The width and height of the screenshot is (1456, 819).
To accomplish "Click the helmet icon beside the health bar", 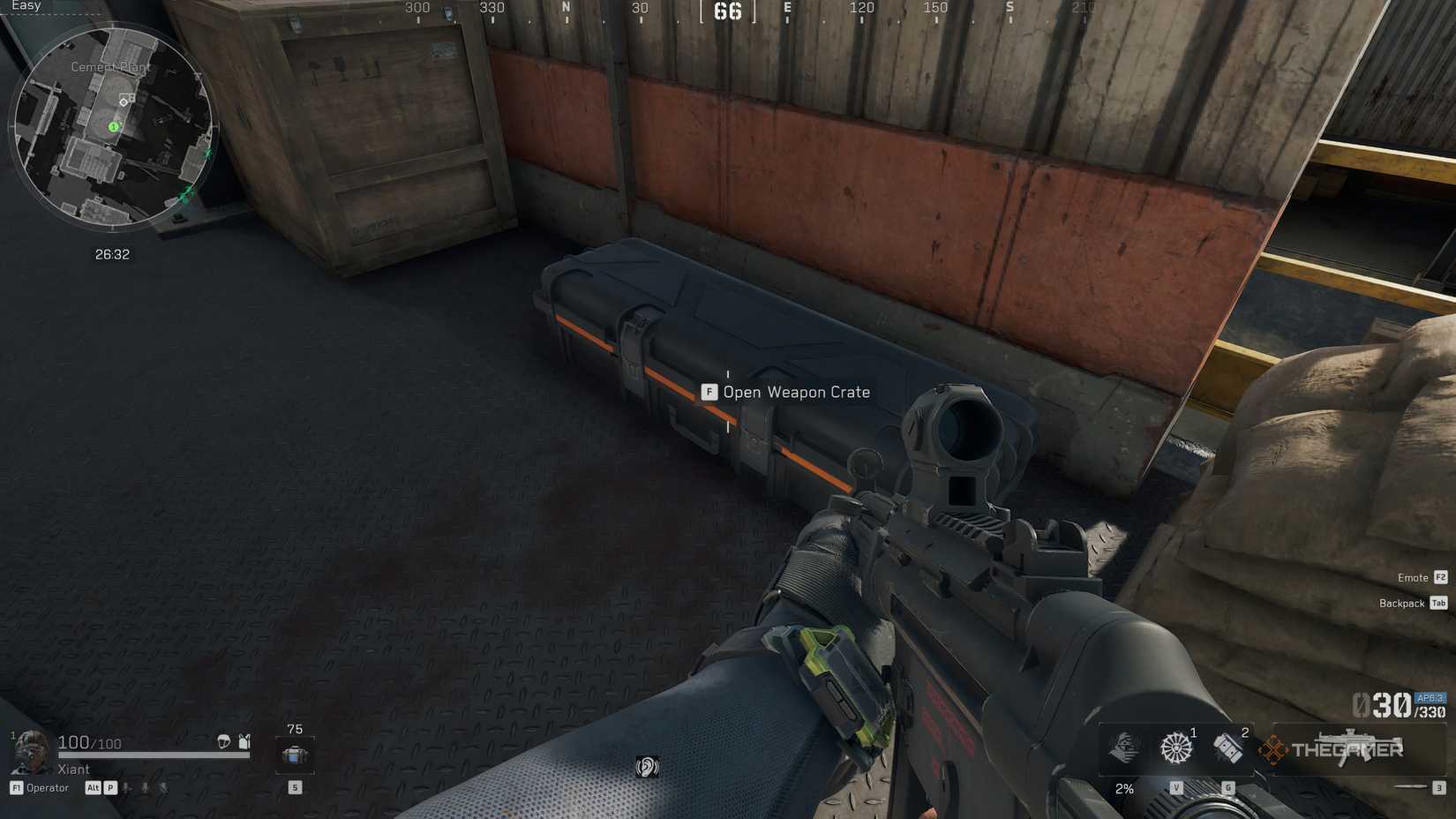I will pyautogui.click(x=223, y=742).
